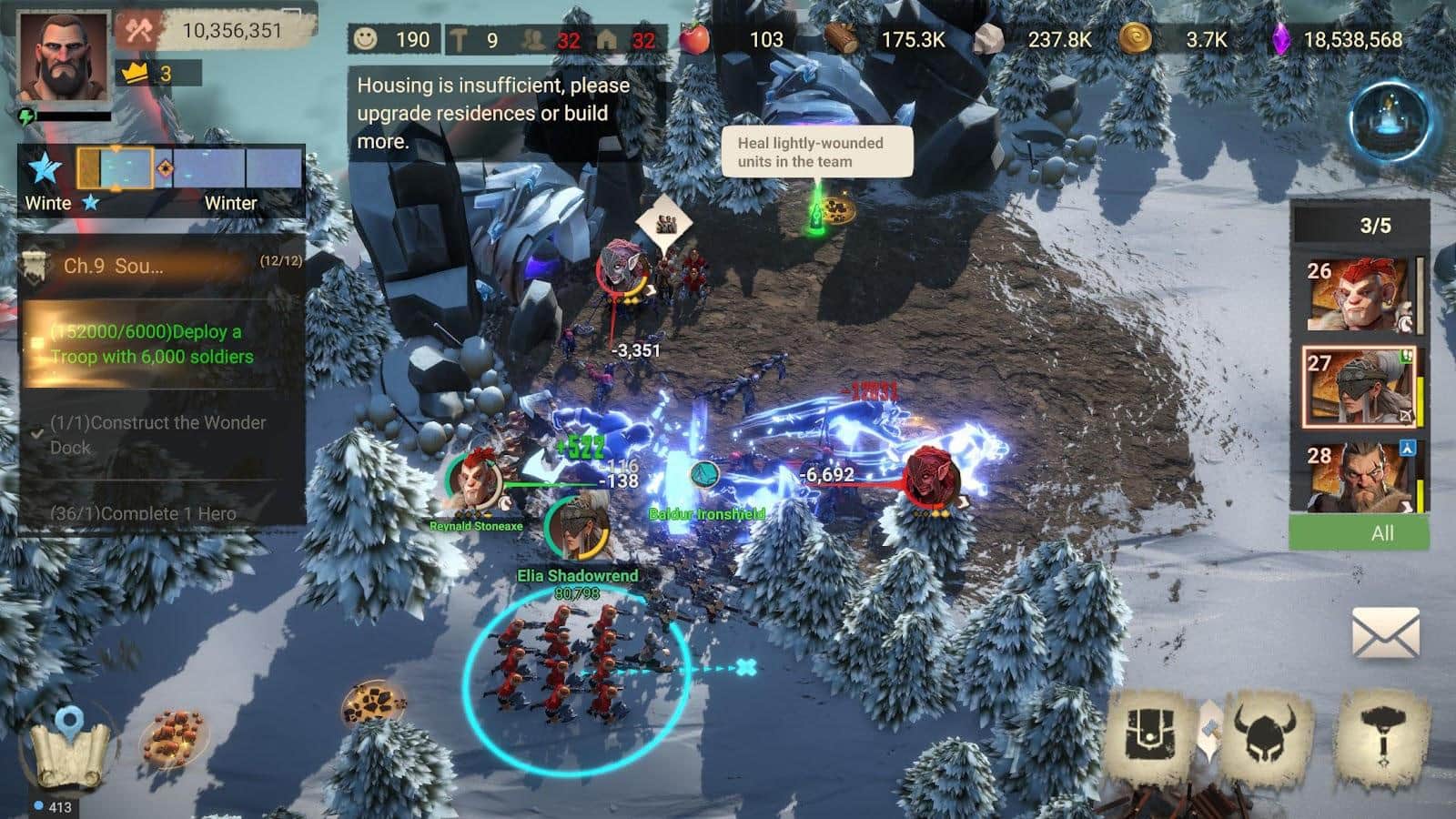This screenshot has width=1456, height=819.
Task: Check the apple food resource
Action: pos(731,40)
